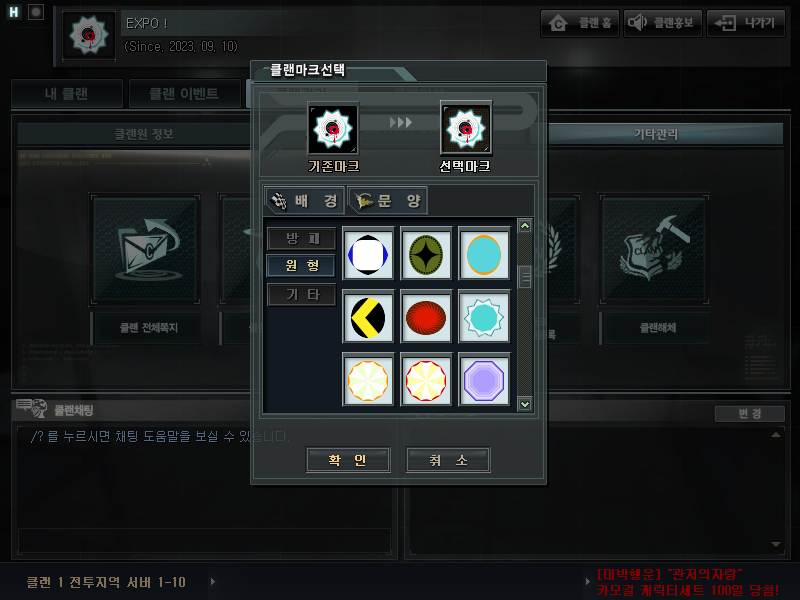This screenshot has width=800, height=600.
Task: Cancel clan mark selection with 취소
Action: (x=448, y=460)
